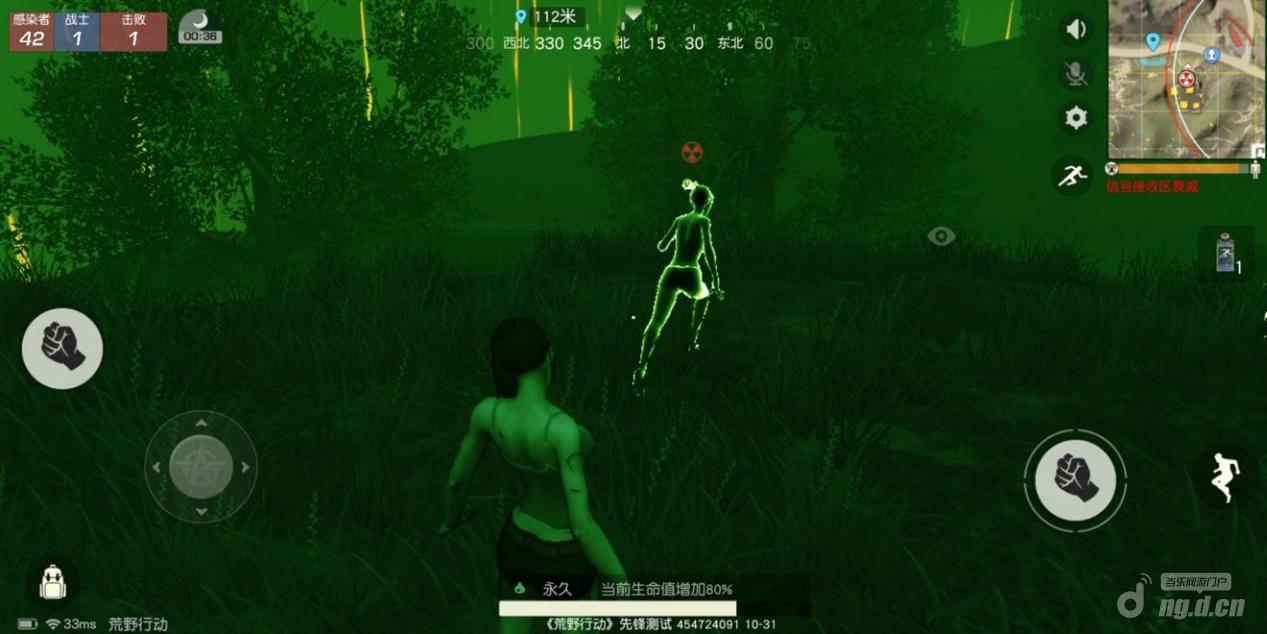Toggle the speaker sound icon
This screenshot has height=634, width=1267.
coord(1076,30)
